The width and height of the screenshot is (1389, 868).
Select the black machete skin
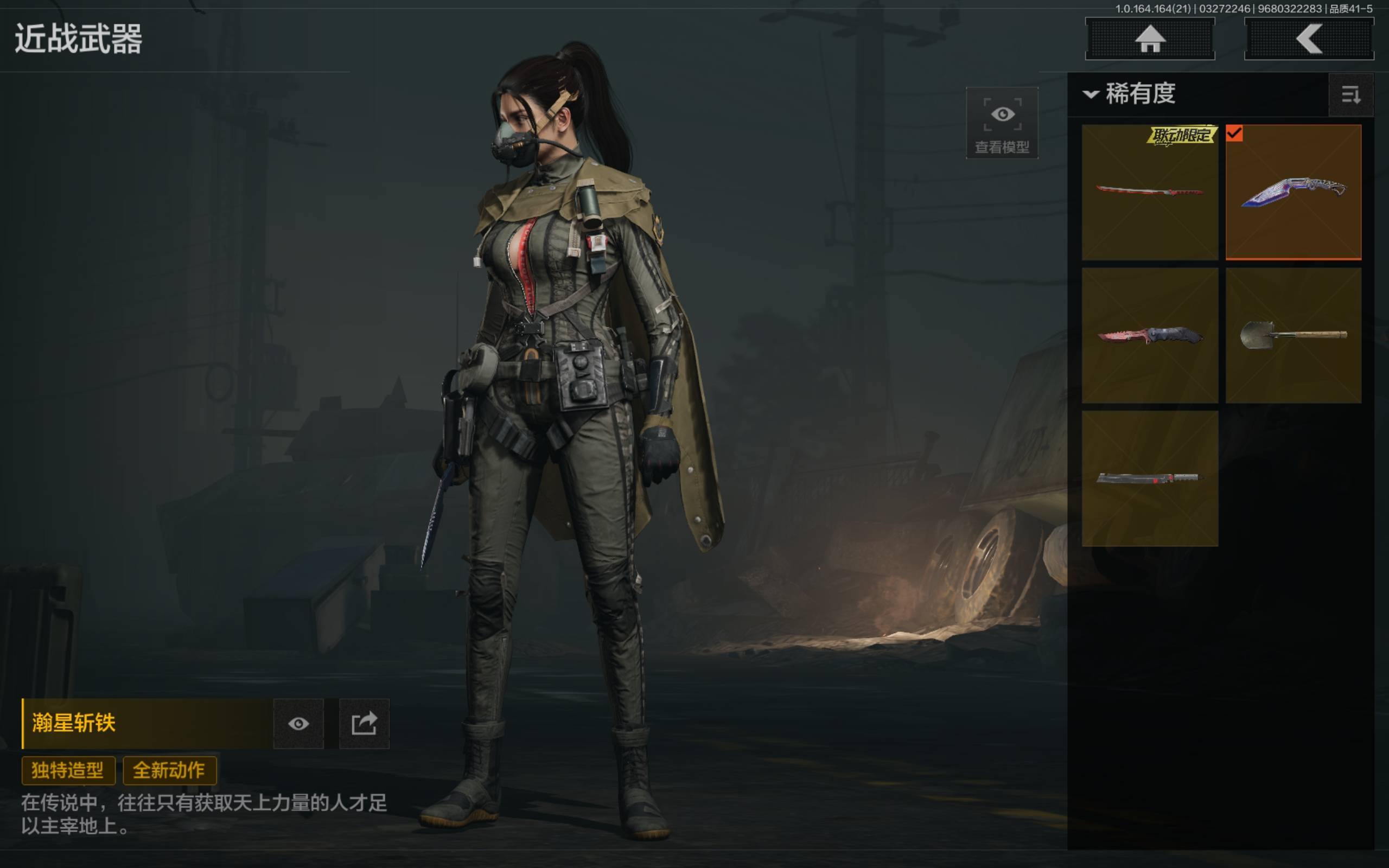pyautogui.click(x=1150, y=478)
